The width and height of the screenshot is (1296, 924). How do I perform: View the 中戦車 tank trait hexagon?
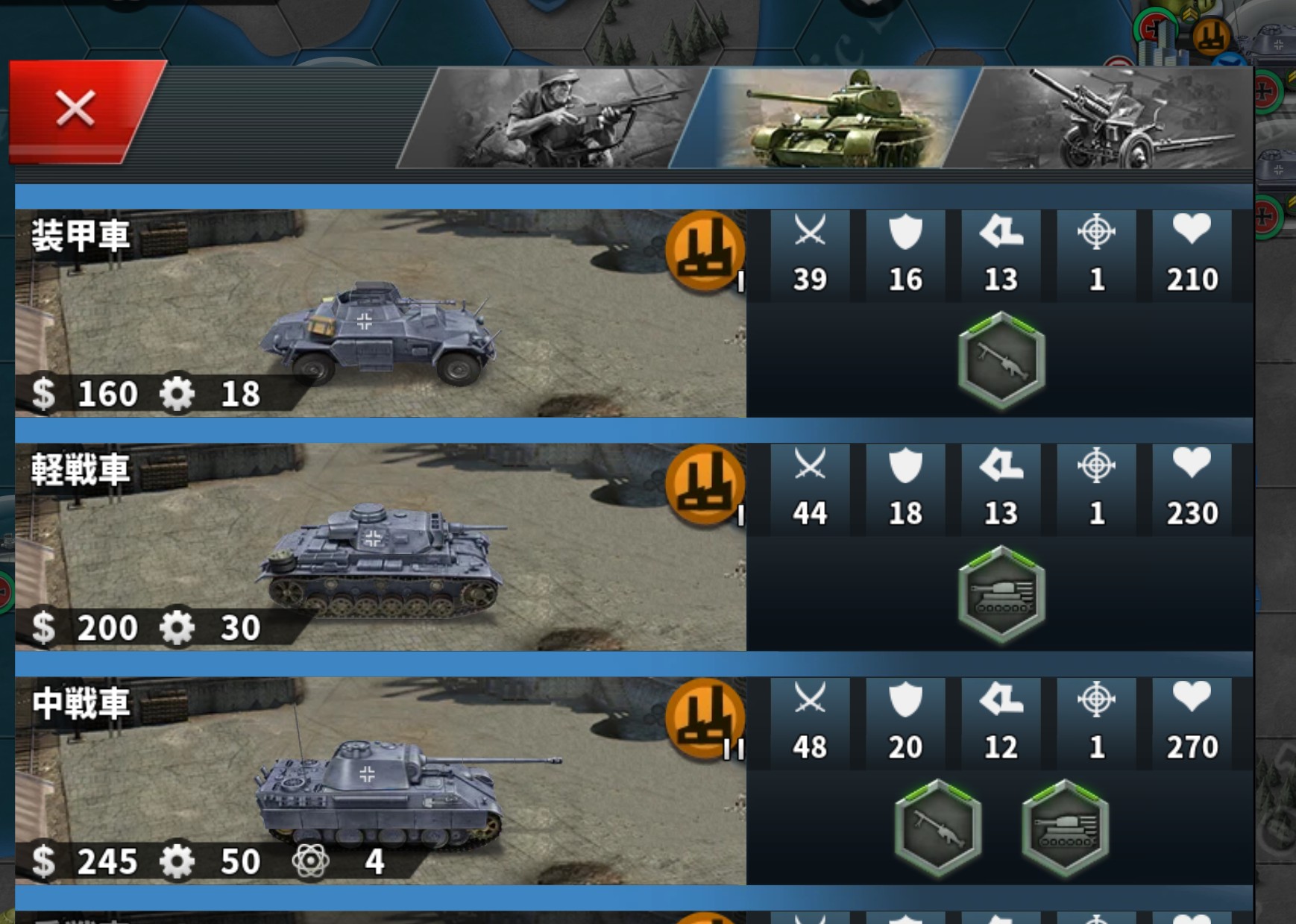click(1065, 828)
